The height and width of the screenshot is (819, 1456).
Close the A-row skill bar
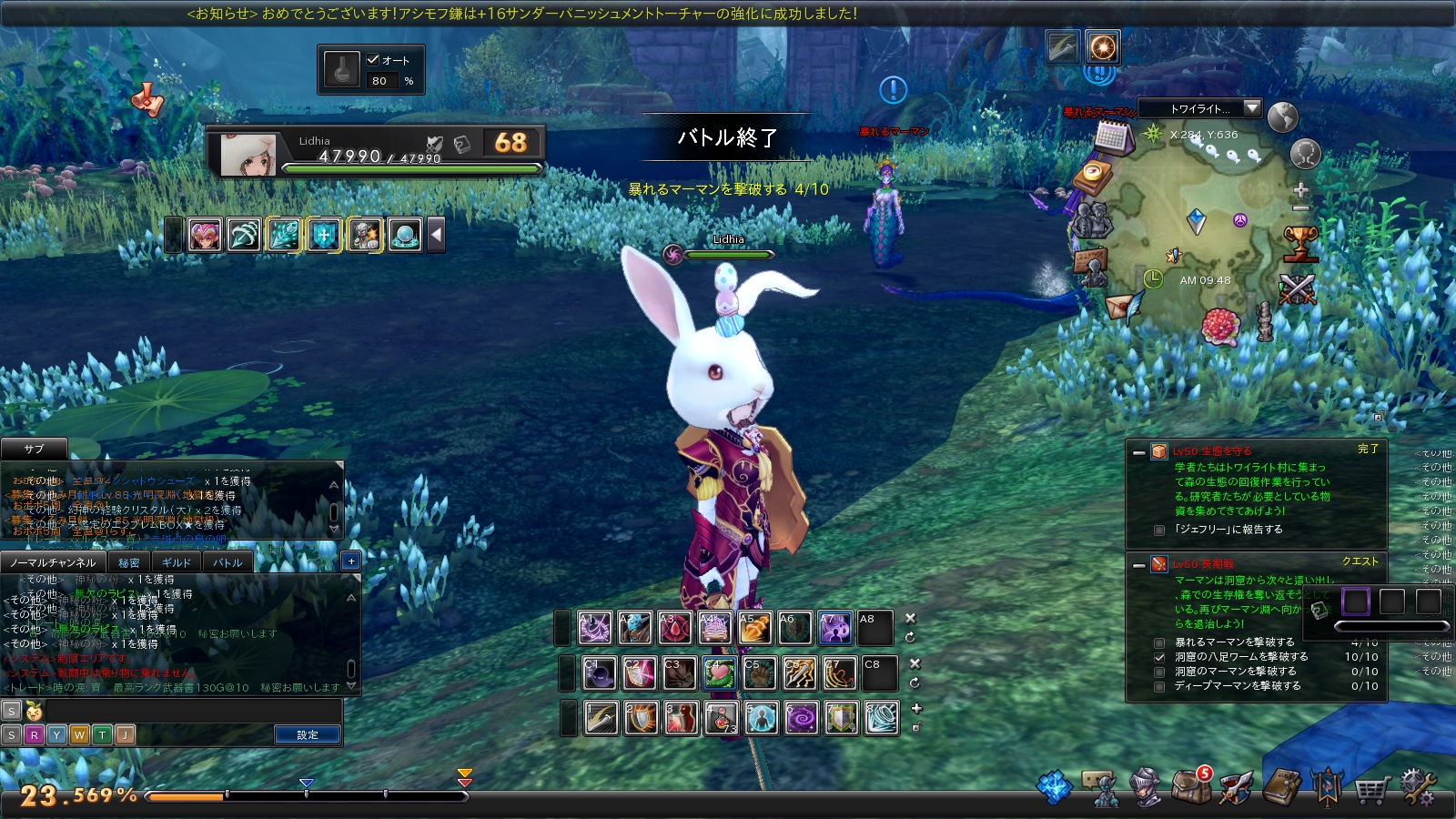click(910, 618)
